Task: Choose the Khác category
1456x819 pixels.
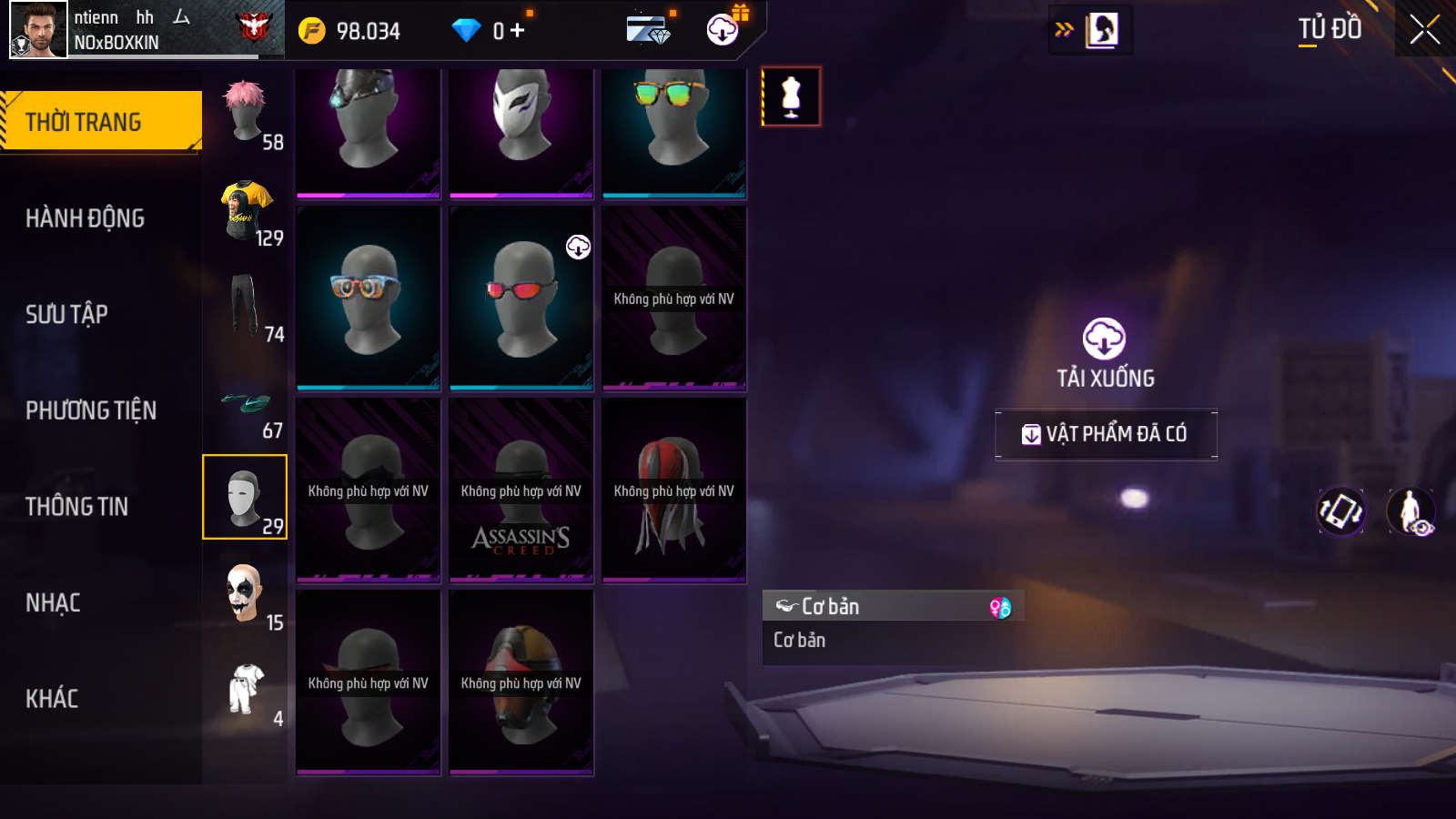Action: pos(52,698)
